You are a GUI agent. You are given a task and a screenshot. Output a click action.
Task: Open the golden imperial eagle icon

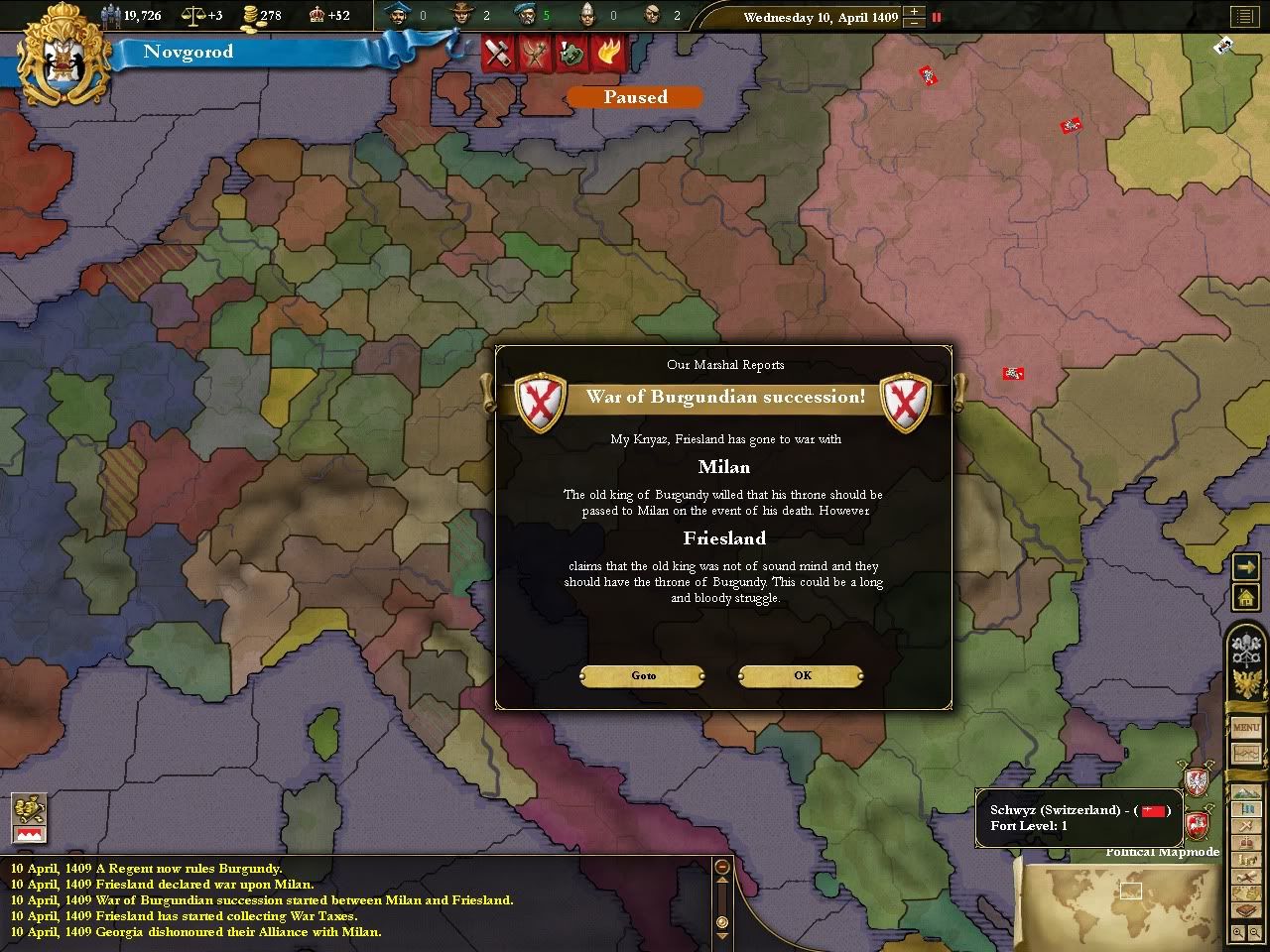click(x=1244, y=683)
